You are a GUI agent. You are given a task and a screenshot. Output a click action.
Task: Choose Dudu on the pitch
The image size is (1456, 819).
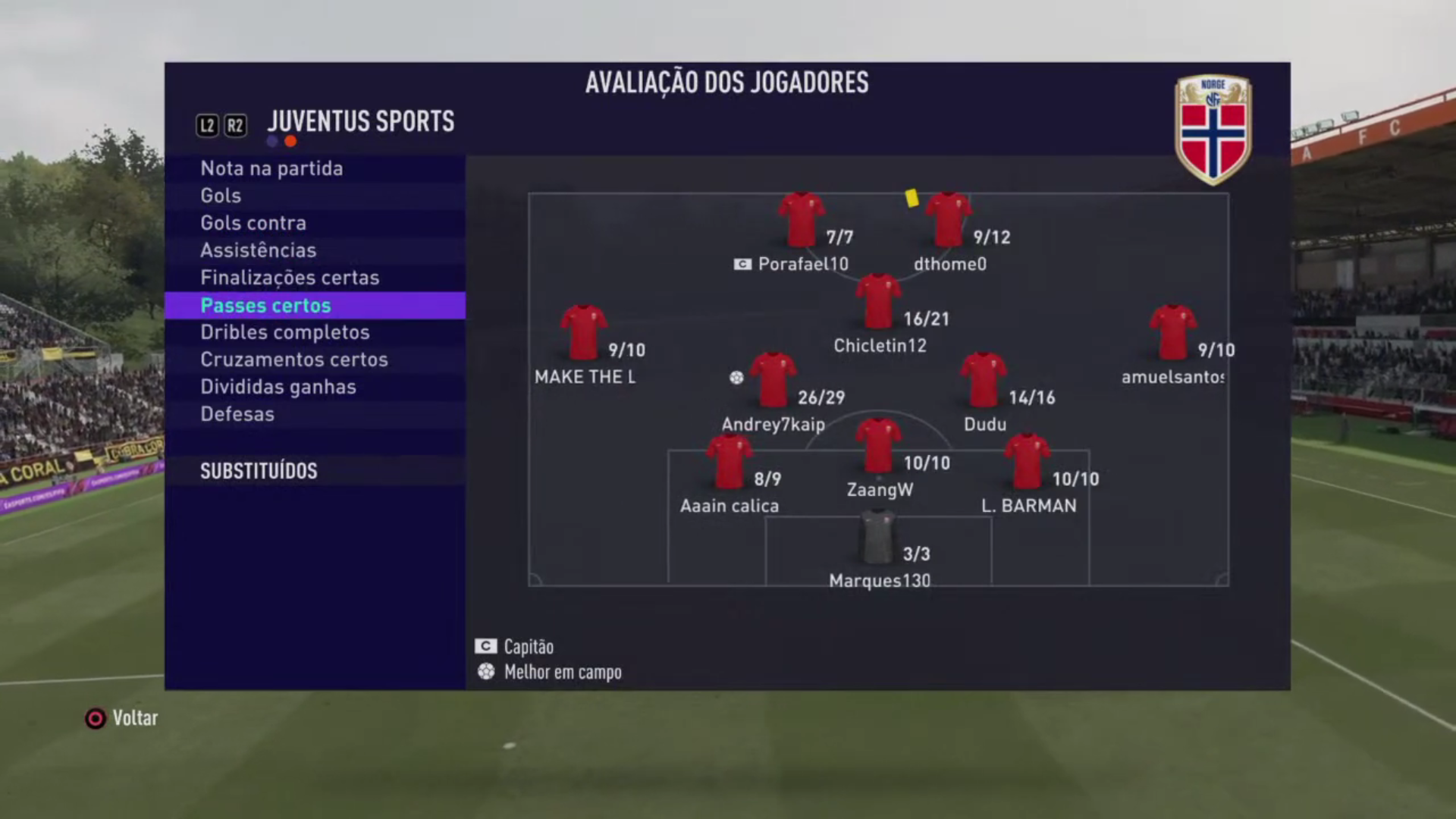(x=984, y=380)
